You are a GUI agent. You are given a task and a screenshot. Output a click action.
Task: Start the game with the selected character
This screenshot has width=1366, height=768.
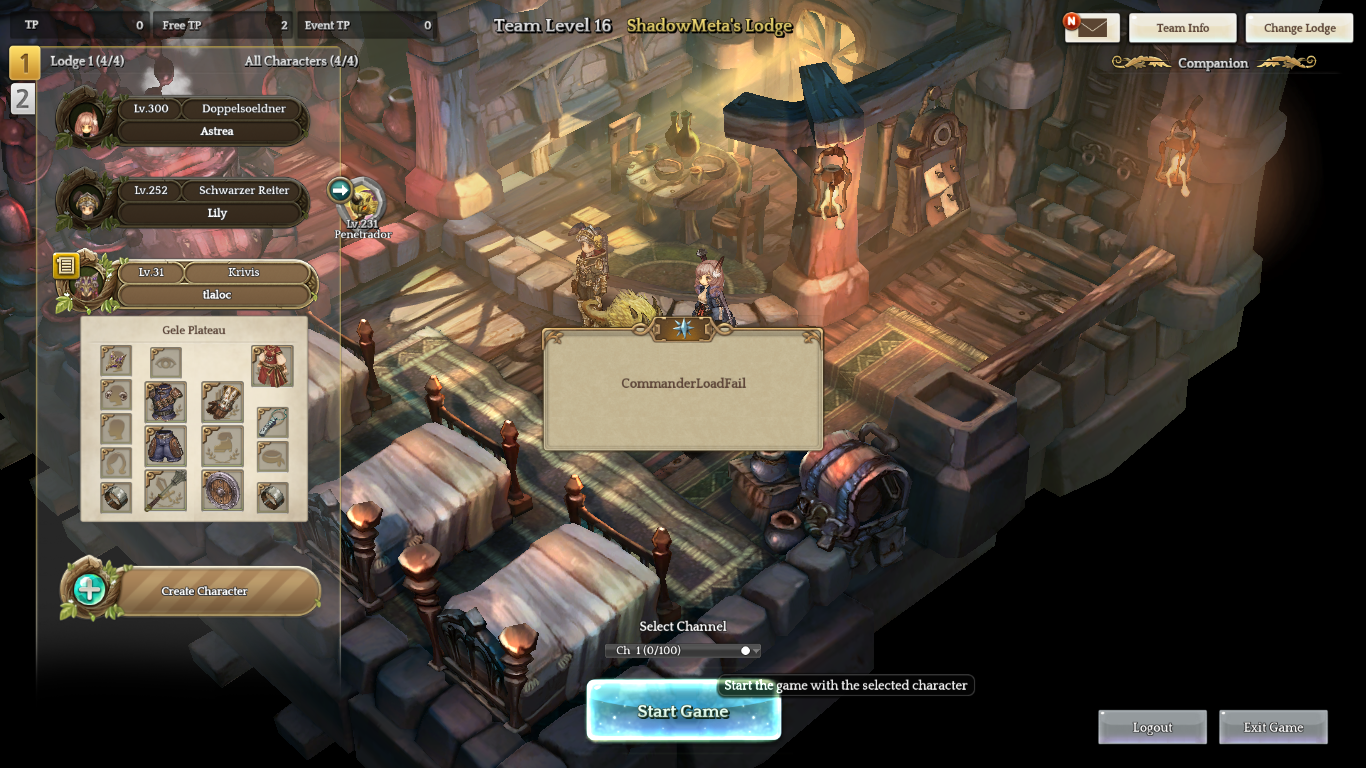[x=683, y=711]
